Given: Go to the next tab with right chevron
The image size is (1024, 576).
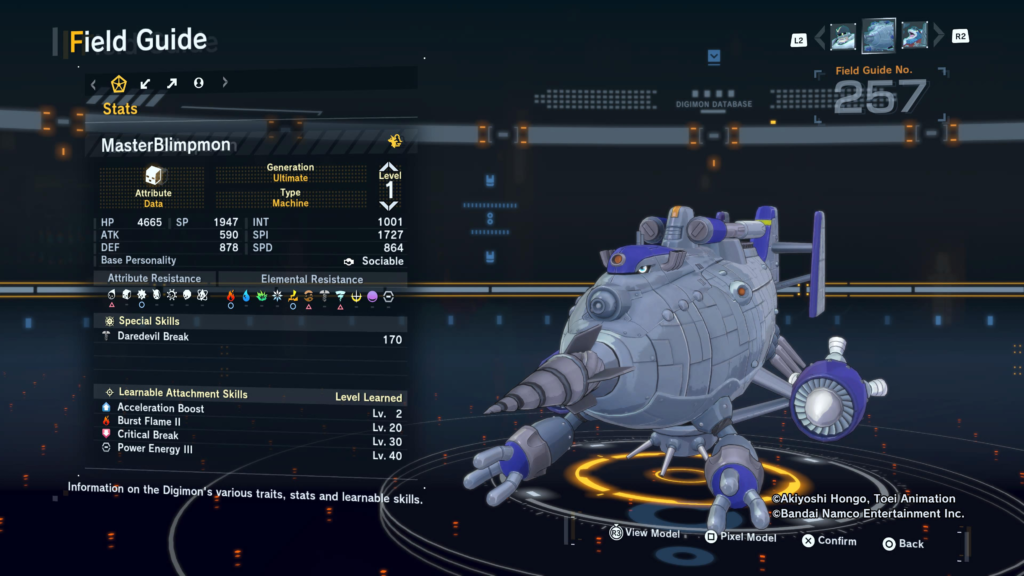Looking at the screenshot, I should 225,83.
